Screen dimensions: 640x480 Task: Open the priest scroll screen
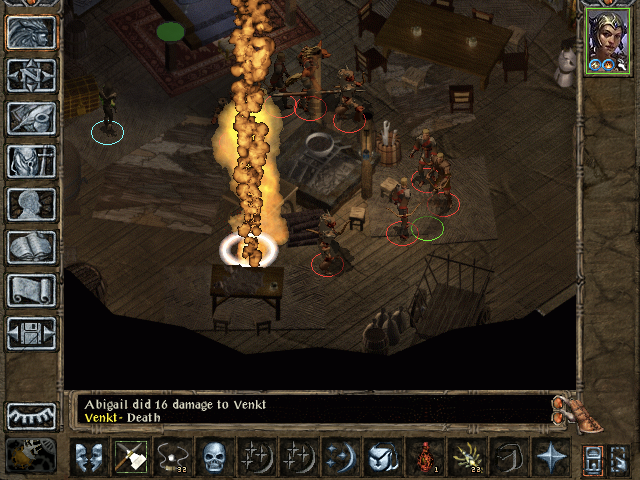(x=31, y=290)
